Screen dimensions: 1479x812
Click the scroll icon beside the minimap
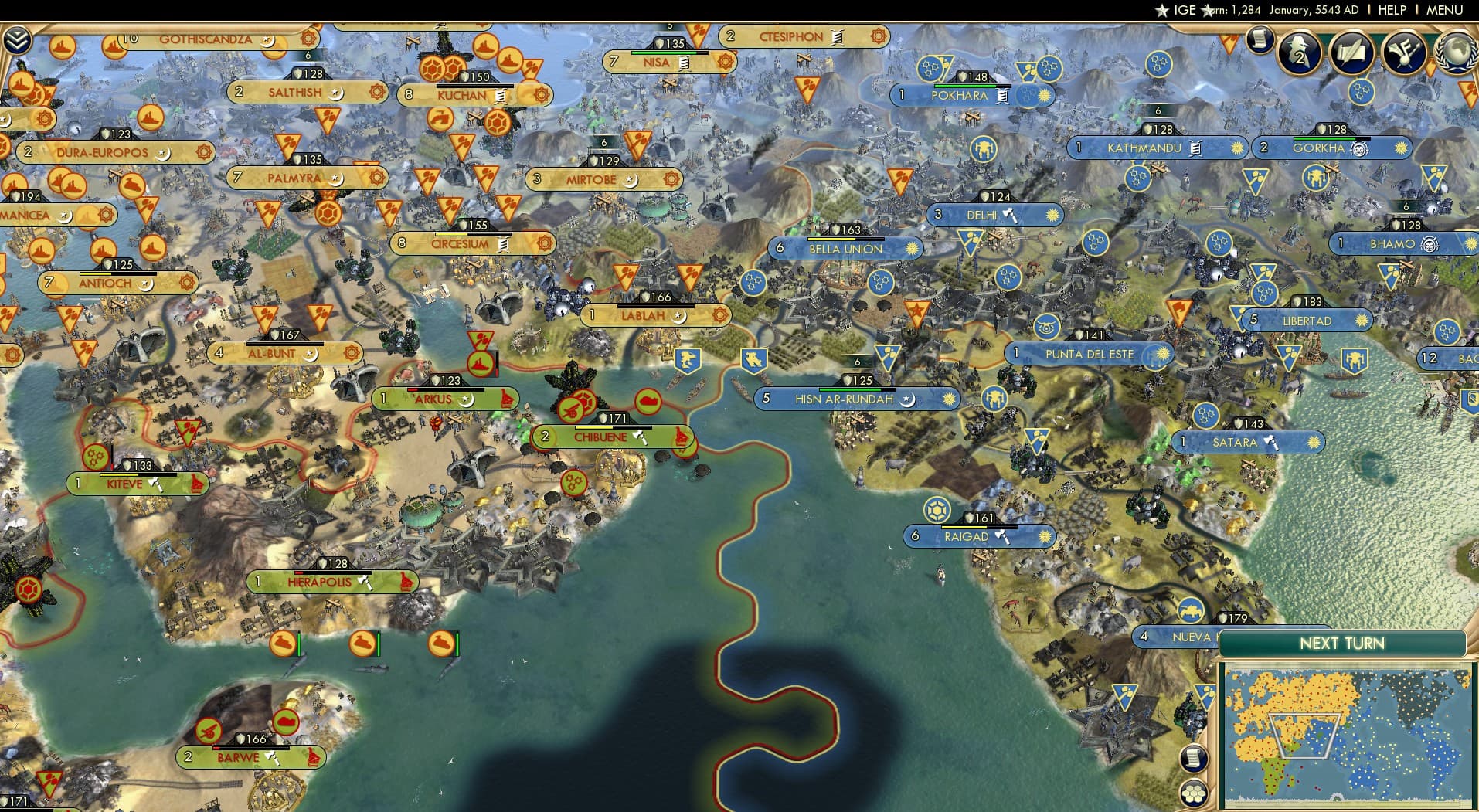(x=1195, y=758)
